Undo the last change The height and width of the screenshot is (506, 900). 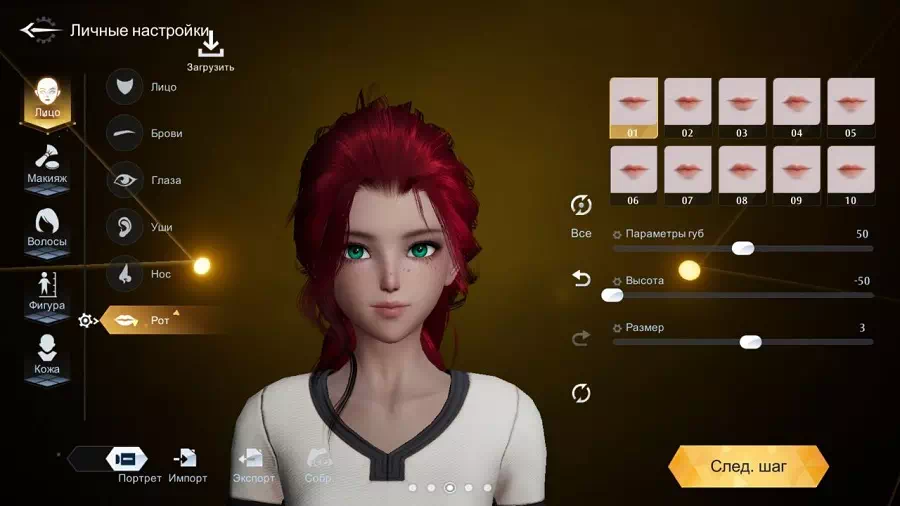(581, 279)
